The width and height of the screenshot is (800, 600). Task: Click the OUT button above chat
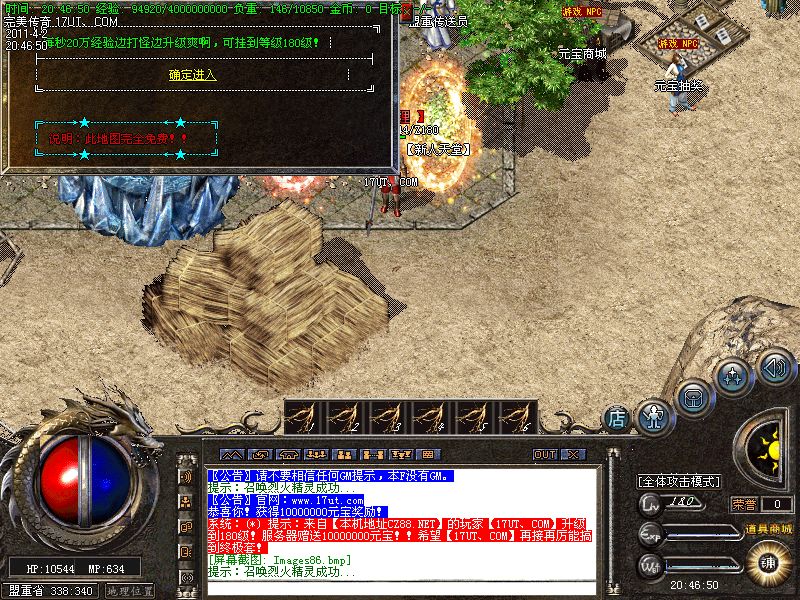pos(545,454)
